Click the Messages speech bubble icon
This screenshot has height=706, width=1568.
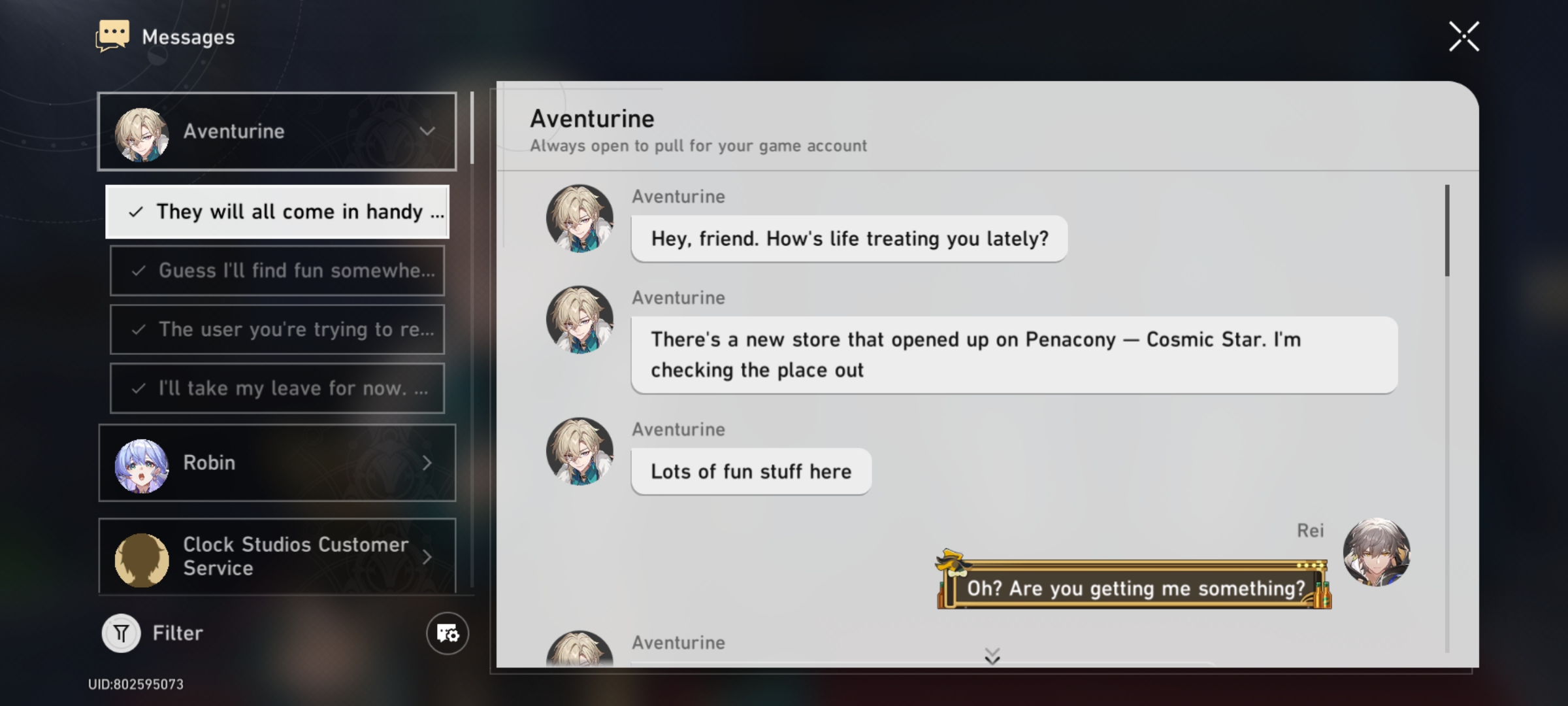[x=112, y=35]
